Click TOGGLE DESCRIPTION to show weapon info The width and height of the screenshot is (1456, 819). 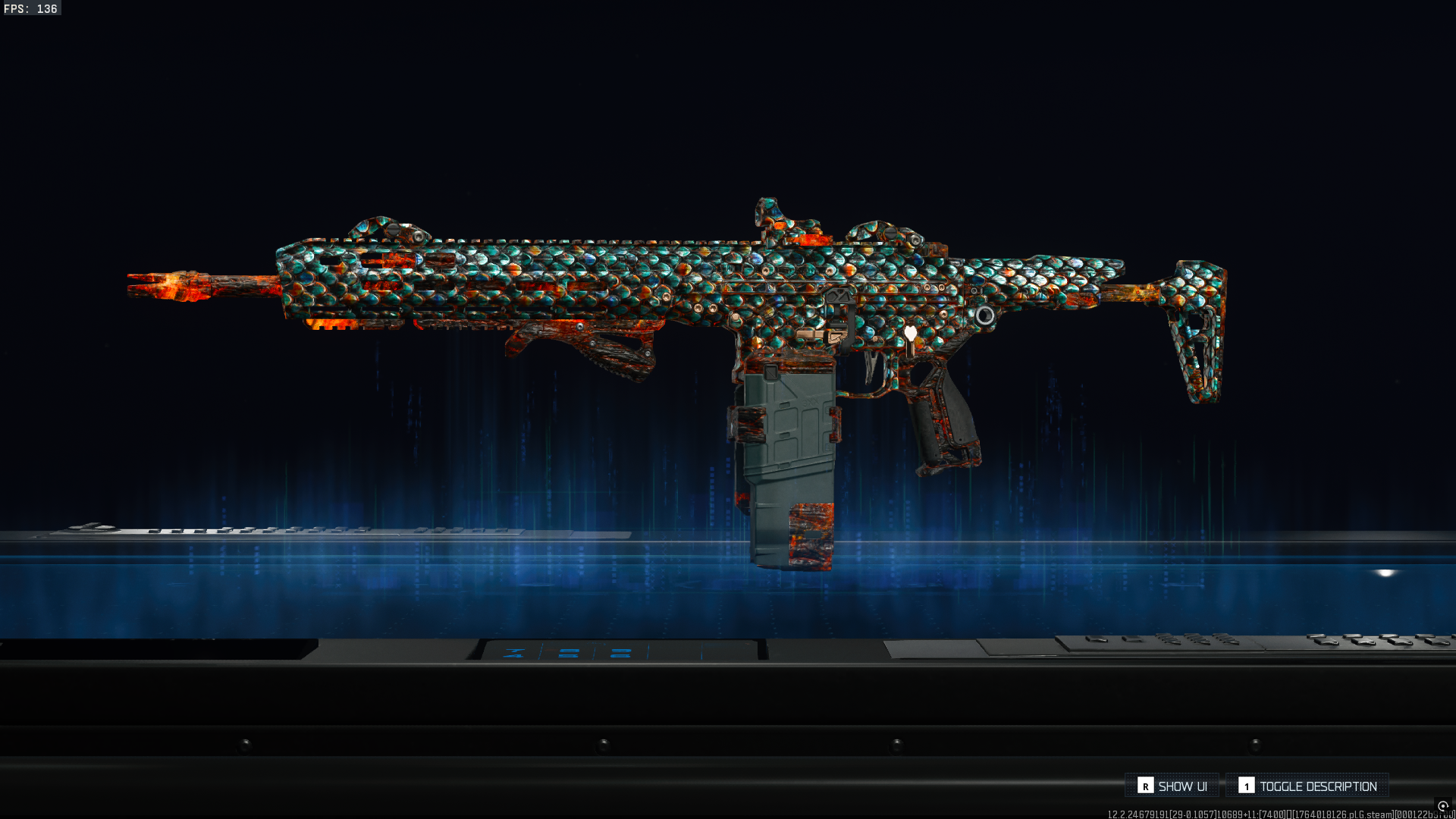coord(1319,786)
